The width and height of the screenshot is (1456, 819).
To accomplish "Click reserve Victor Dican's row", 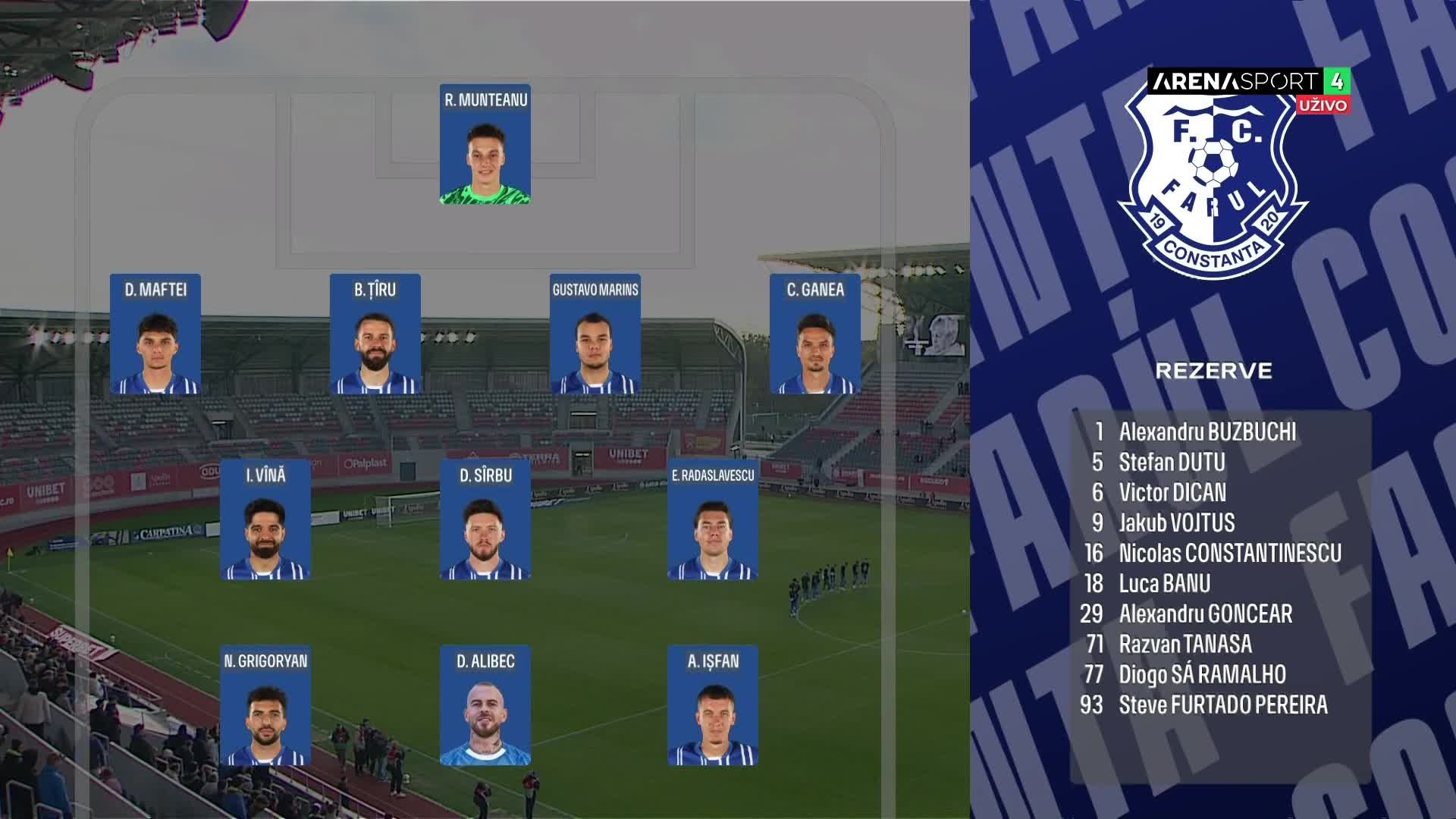I will (1172, 493).
